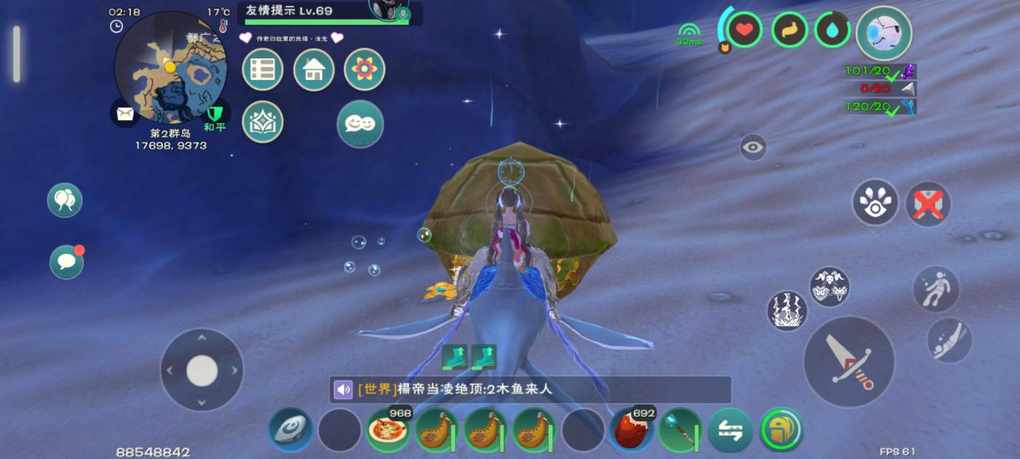Open the yellow backpack inventory
The image size is (1020, 459).
click(x=781, y=431)
